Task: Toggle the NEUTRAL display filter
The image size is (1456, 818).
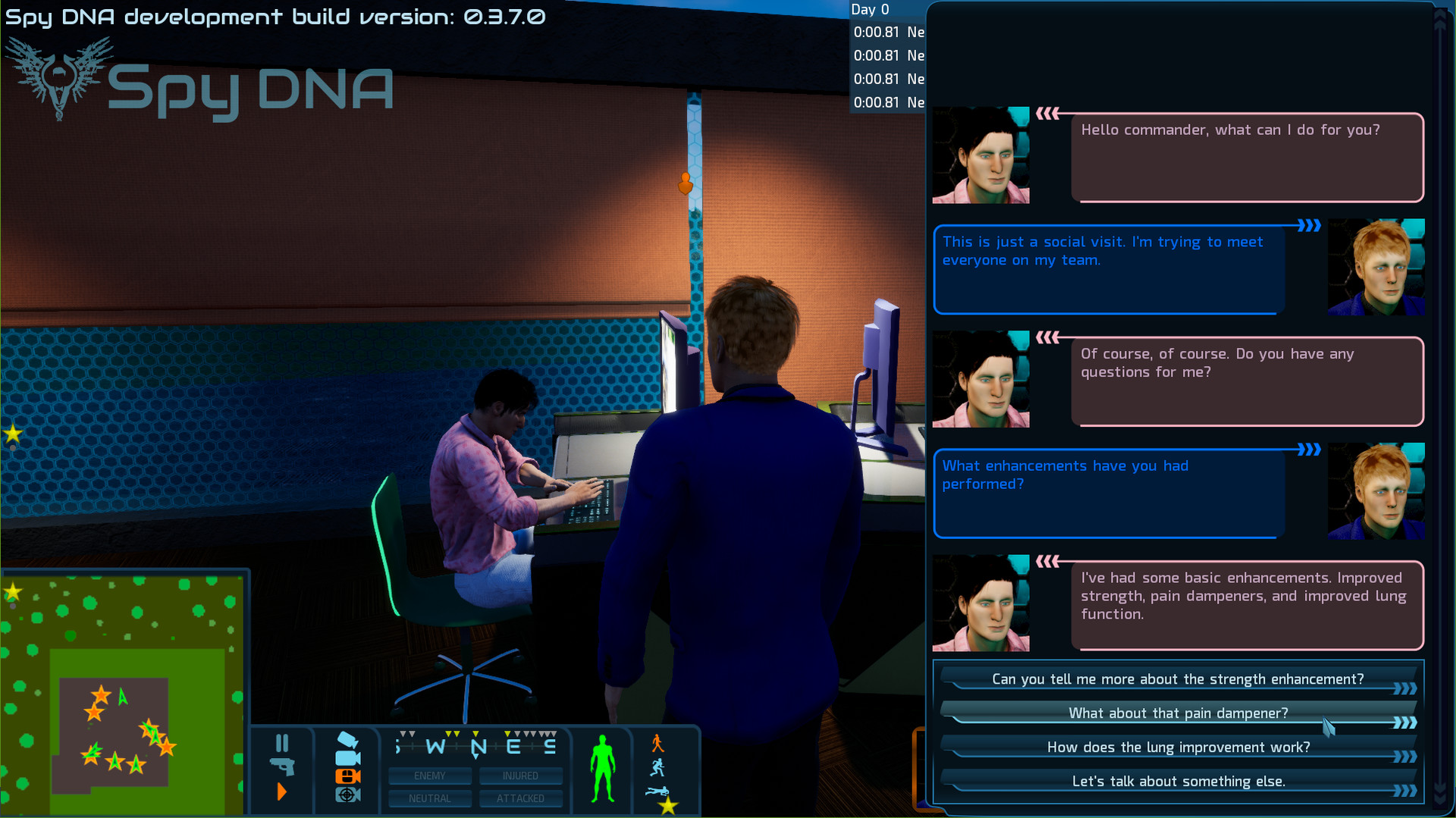Action: (429, 798)
